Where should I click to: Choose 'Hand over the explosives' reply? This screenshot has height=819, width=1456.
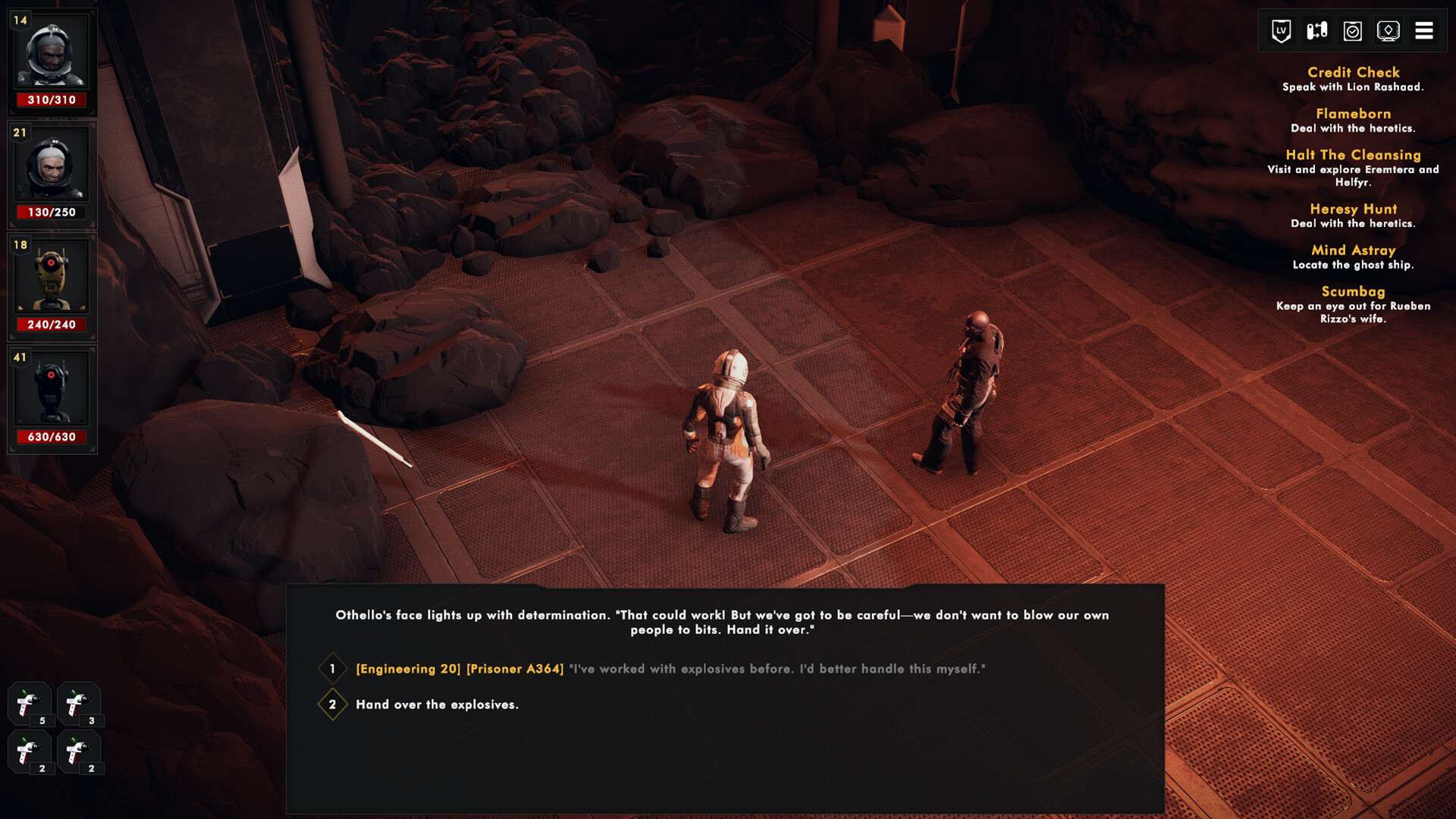[437, 704]
